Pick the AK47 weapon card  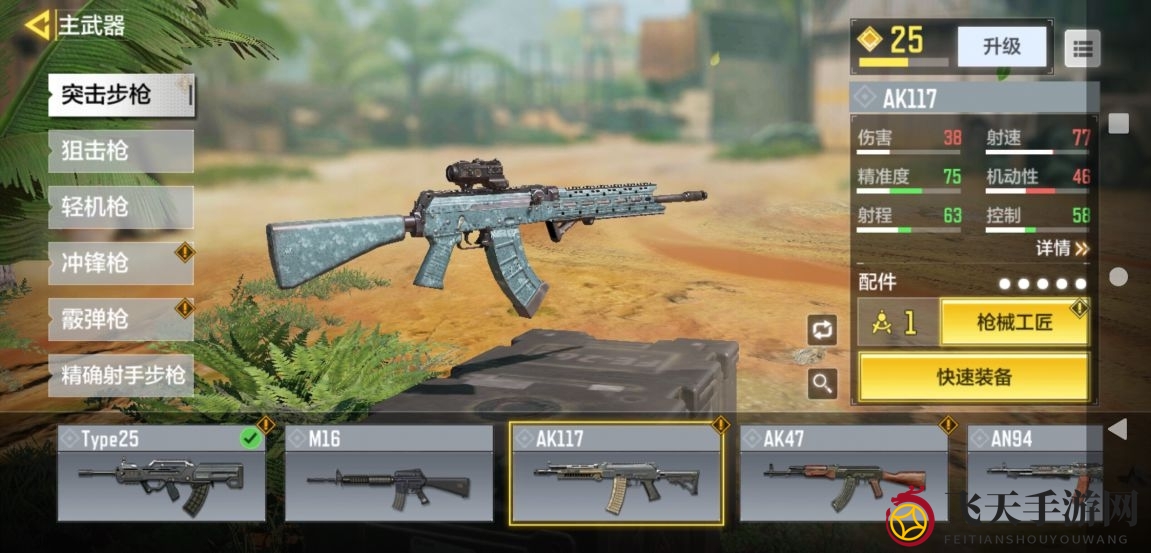click(843, 474)
